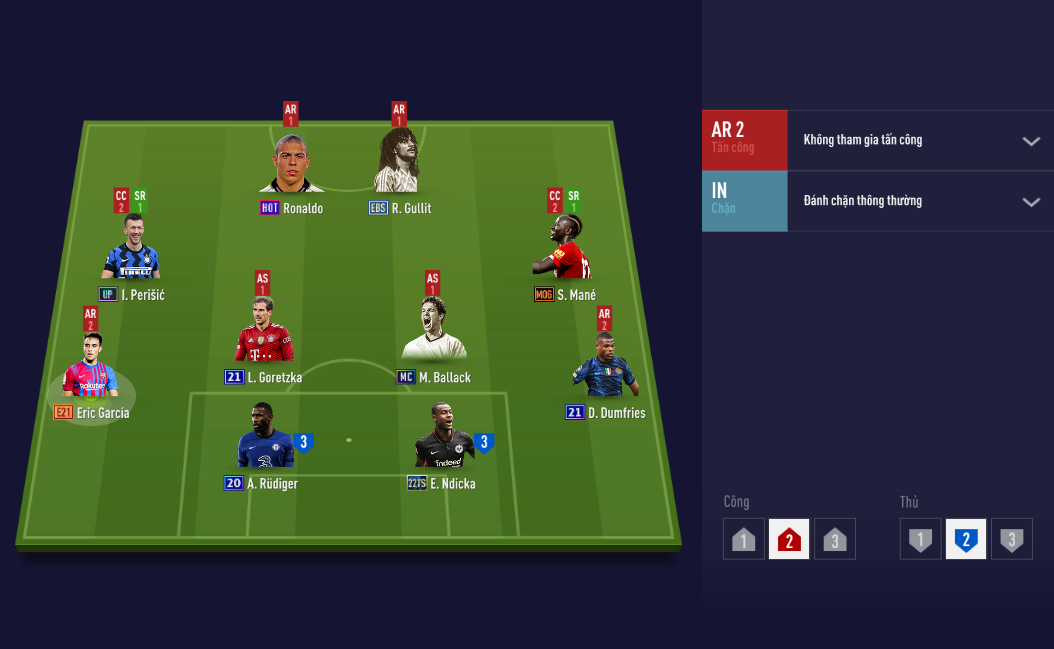Choose Công attack level 2
This screenshot has height=649, width=1054.
[789, 539]
